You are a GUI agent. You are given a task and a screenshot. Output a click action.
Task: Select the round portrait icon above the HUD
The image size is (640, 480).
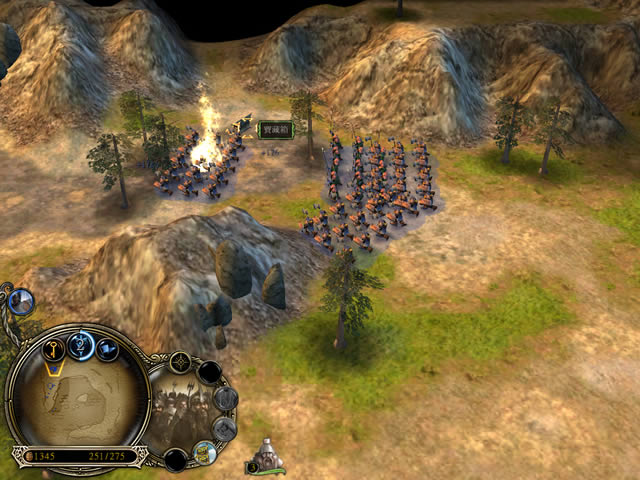[x=20, y=299]
